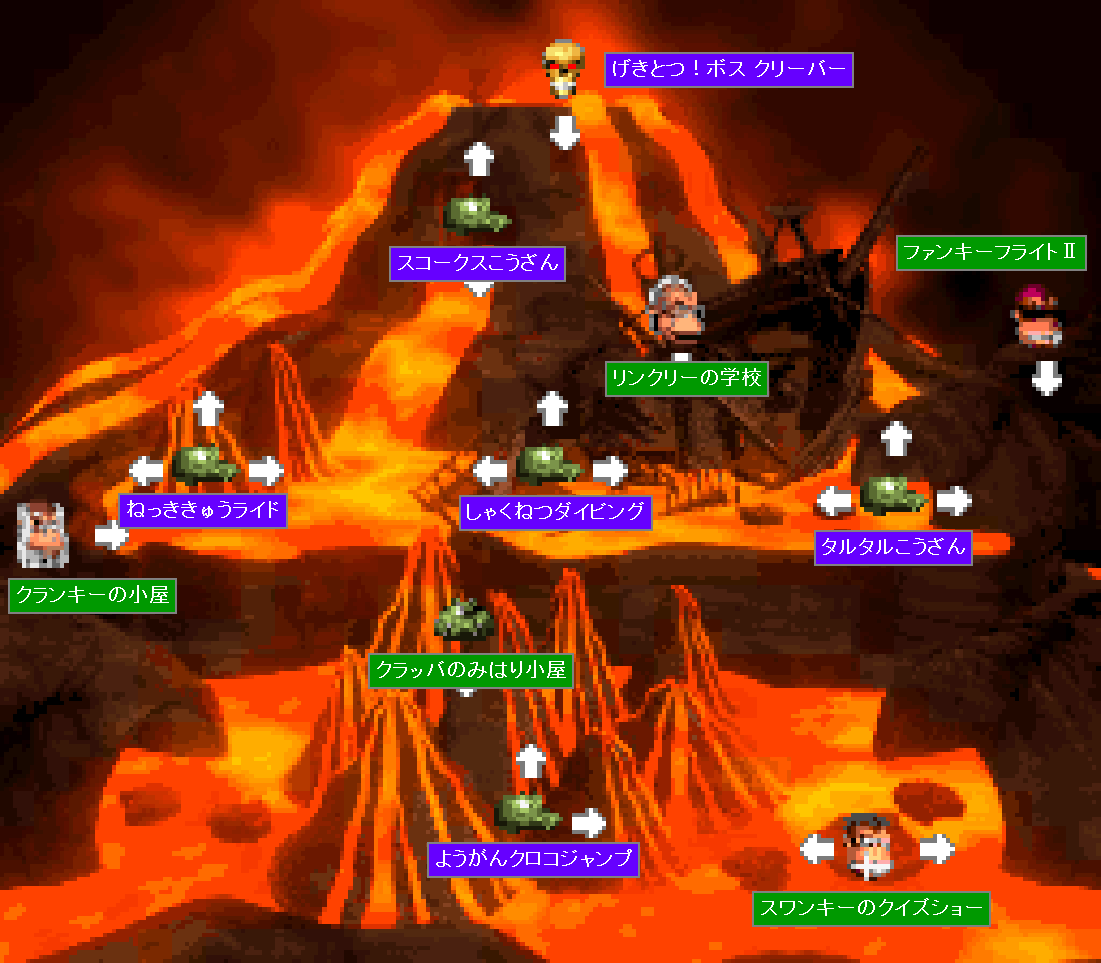Select the げきとつ！ボス クリーバー boss label
This screenshot has height=963, width=1101.
(729, 70)
